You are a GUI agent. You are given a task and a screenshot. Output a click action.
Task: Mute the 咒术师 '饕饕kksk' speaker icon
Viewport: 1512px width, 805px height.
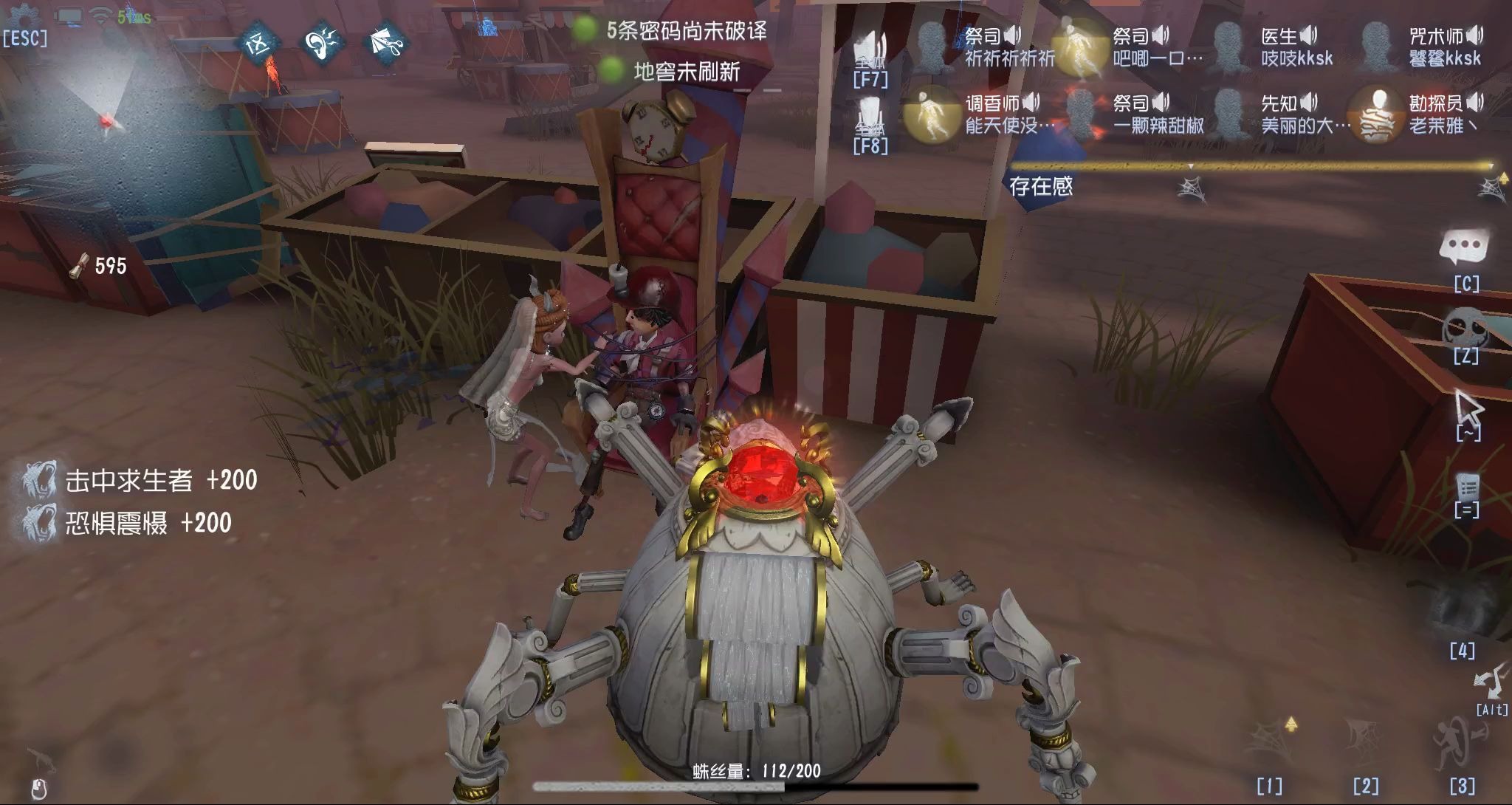1475,35
